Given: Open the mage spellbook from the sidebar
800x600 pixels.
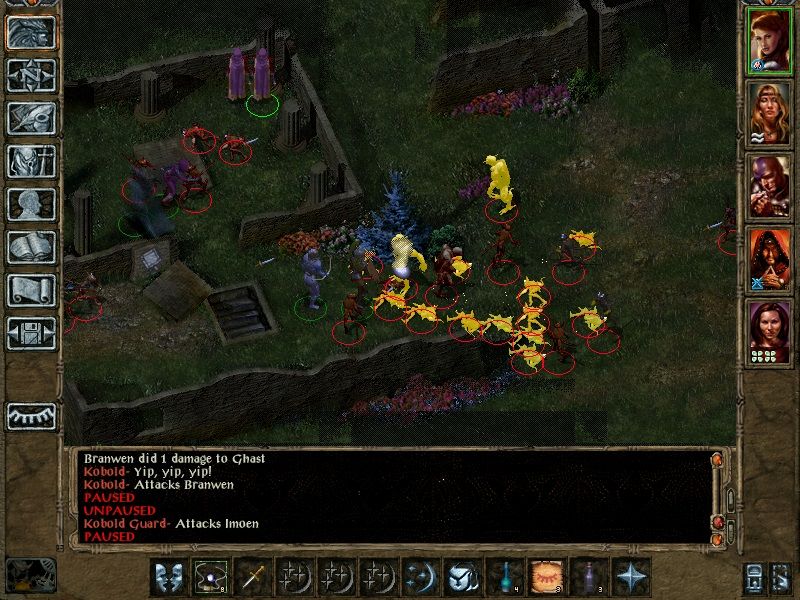Looking at the screenshot, I should coord(31,247).
